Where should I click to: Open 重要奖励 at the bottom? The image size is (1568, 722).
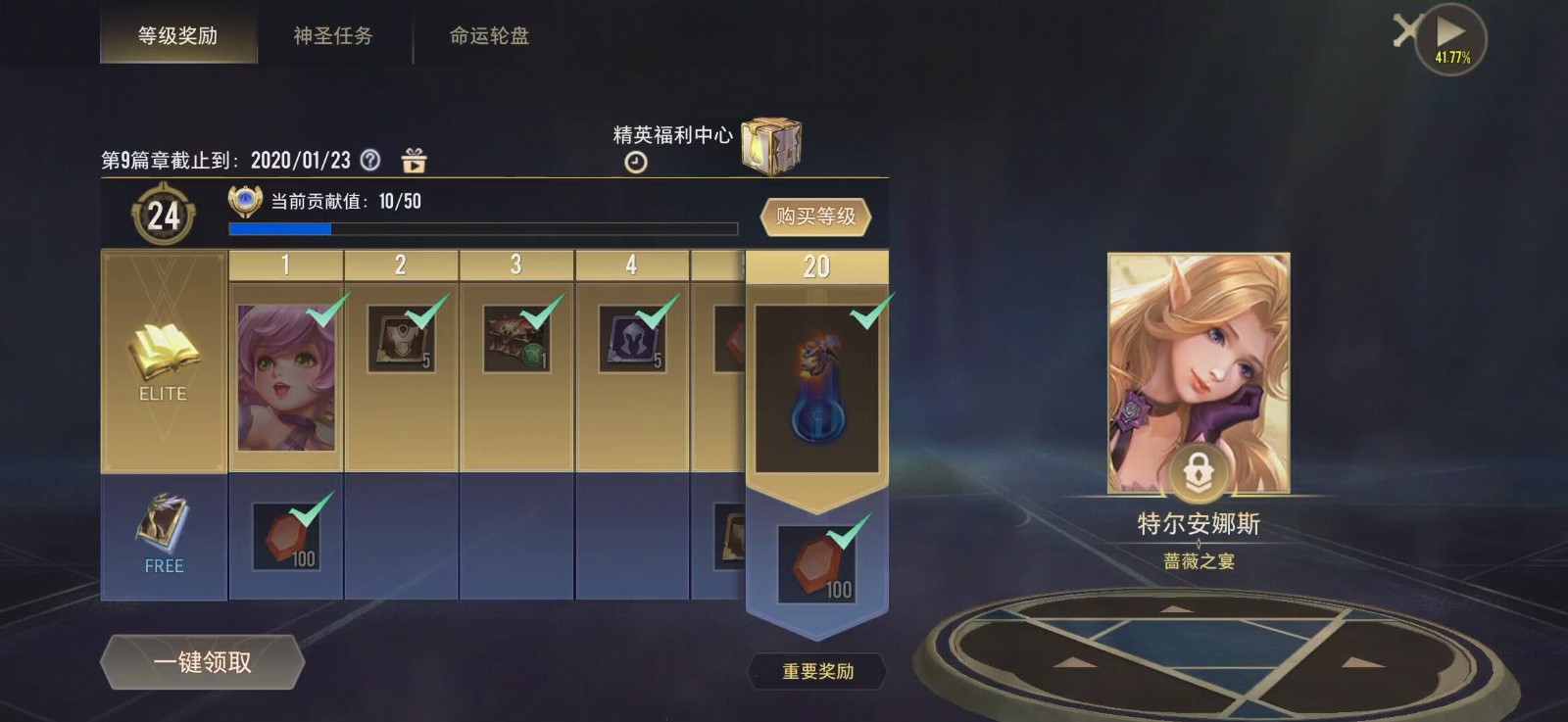pyautogui.click(x=819, y=672)
